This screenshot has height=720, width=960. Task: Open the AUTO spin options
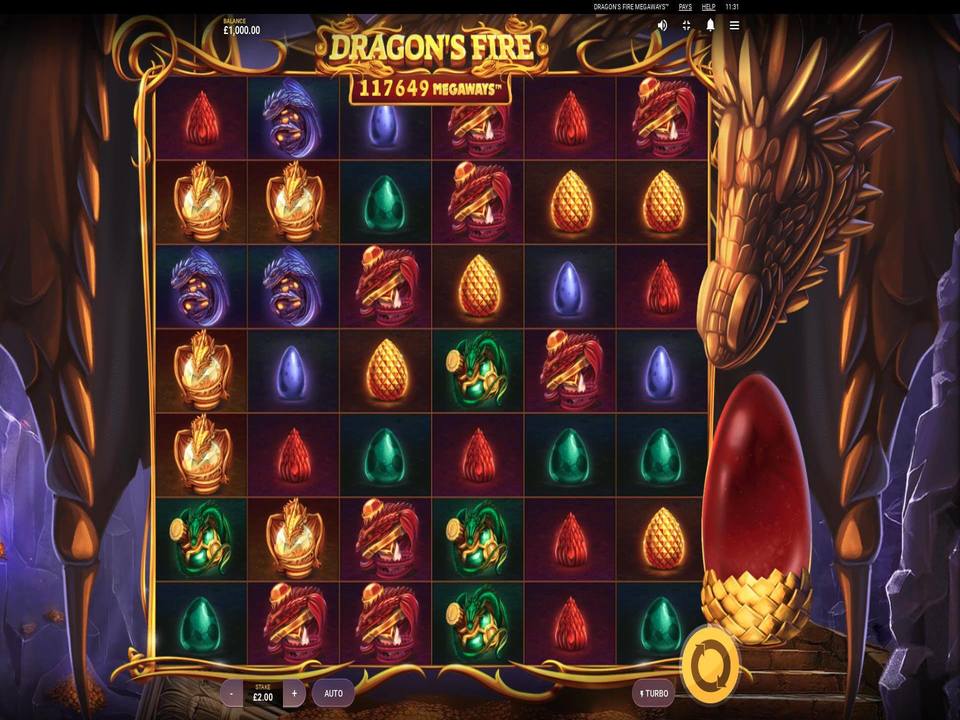333,692
